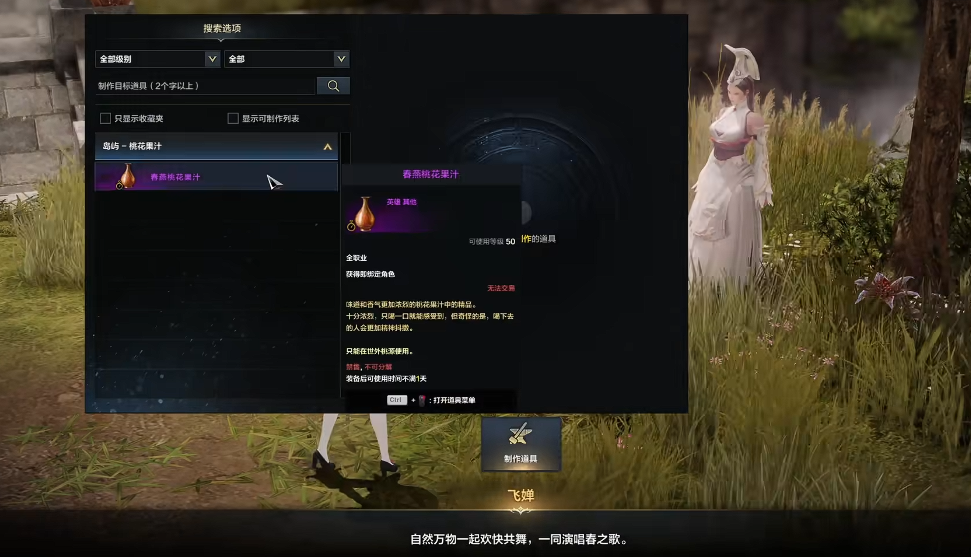Click the crafting target search field
Screen dimensions: 971x557
[205, 86]
